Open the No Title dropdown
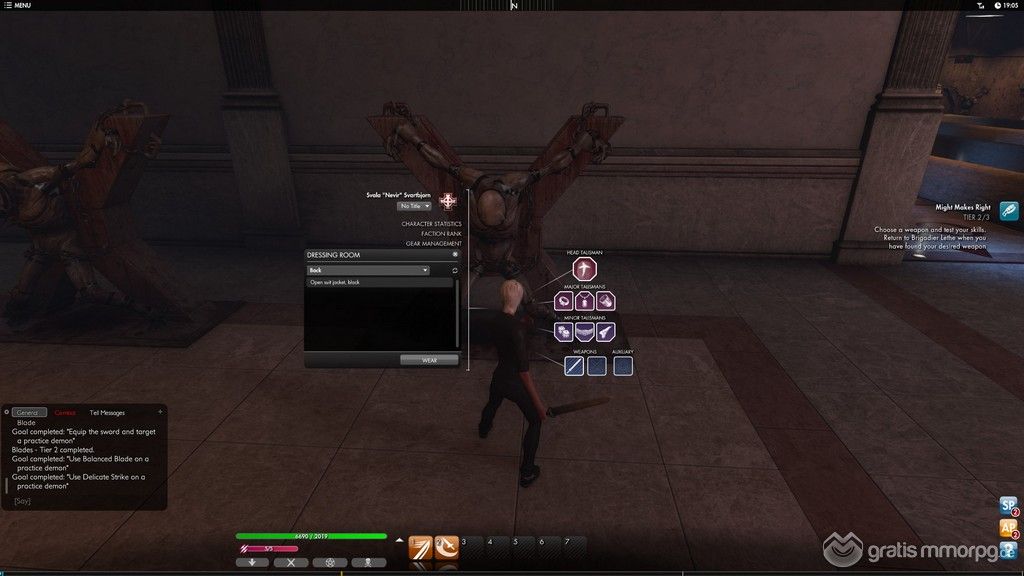Viewport: 1024px width, 576px height. [x=414, y=206]
